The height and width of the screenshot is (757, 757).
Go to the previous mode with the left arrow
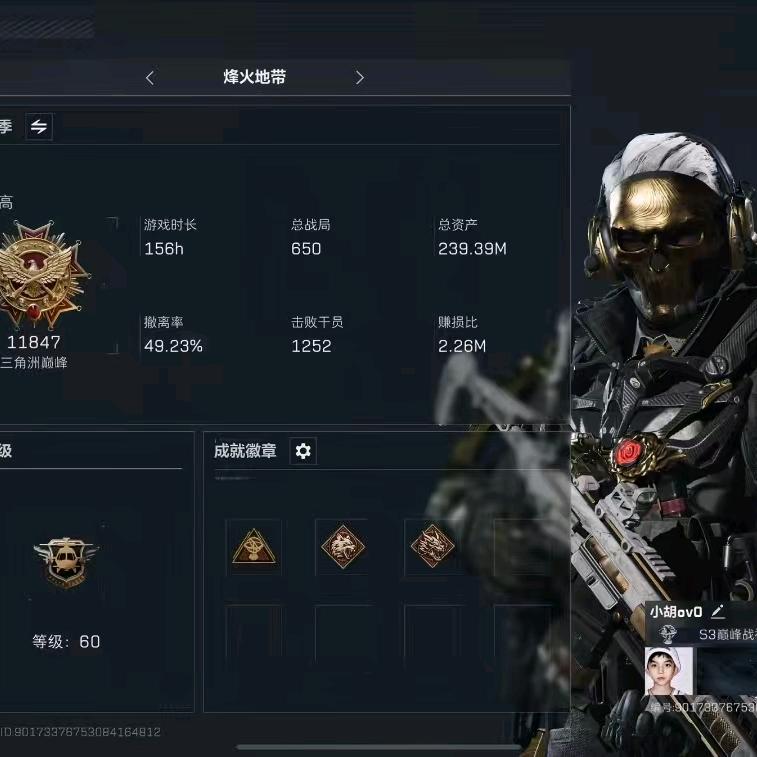point(150,77)
